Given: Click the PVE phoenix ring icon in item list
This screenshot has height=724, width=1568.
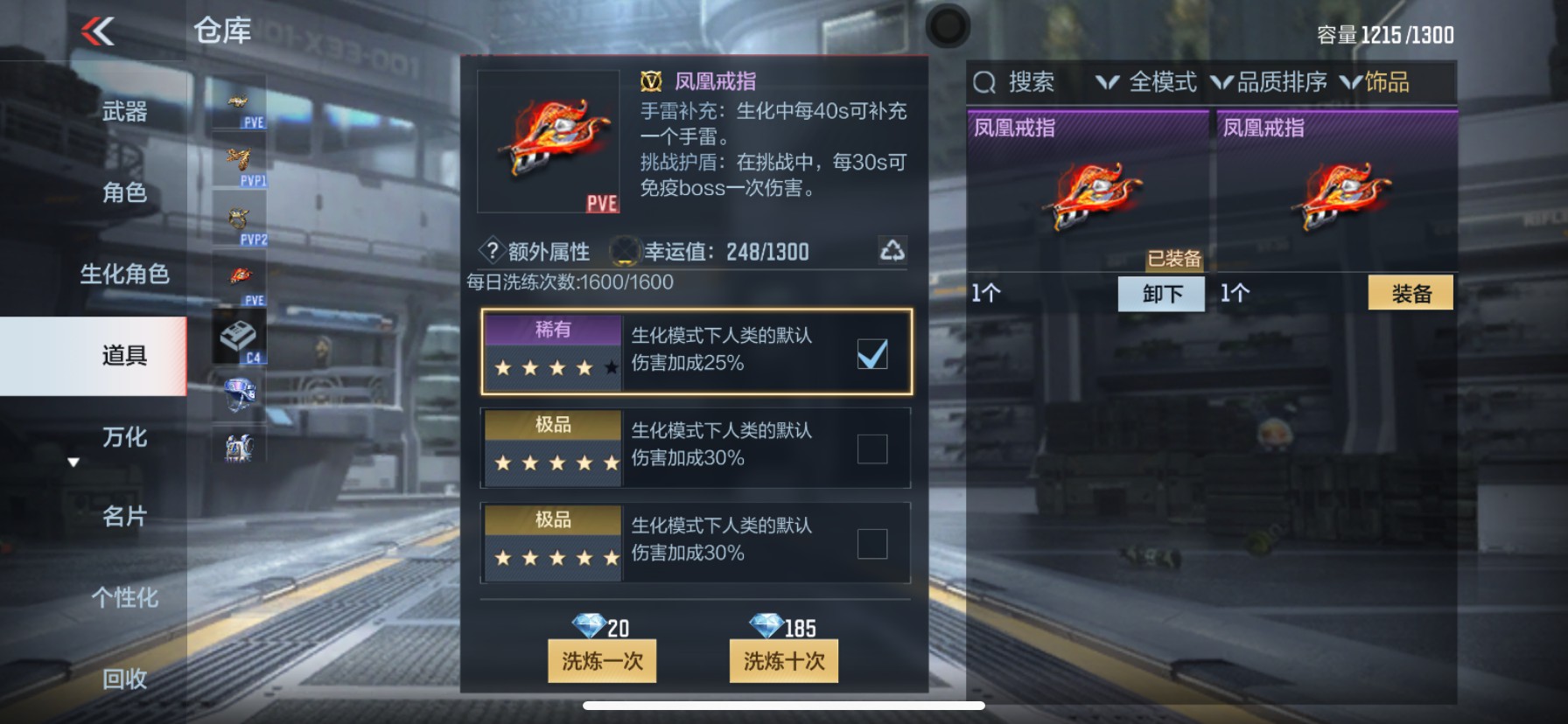Looking at the screenshot, I should pos(238,275).
